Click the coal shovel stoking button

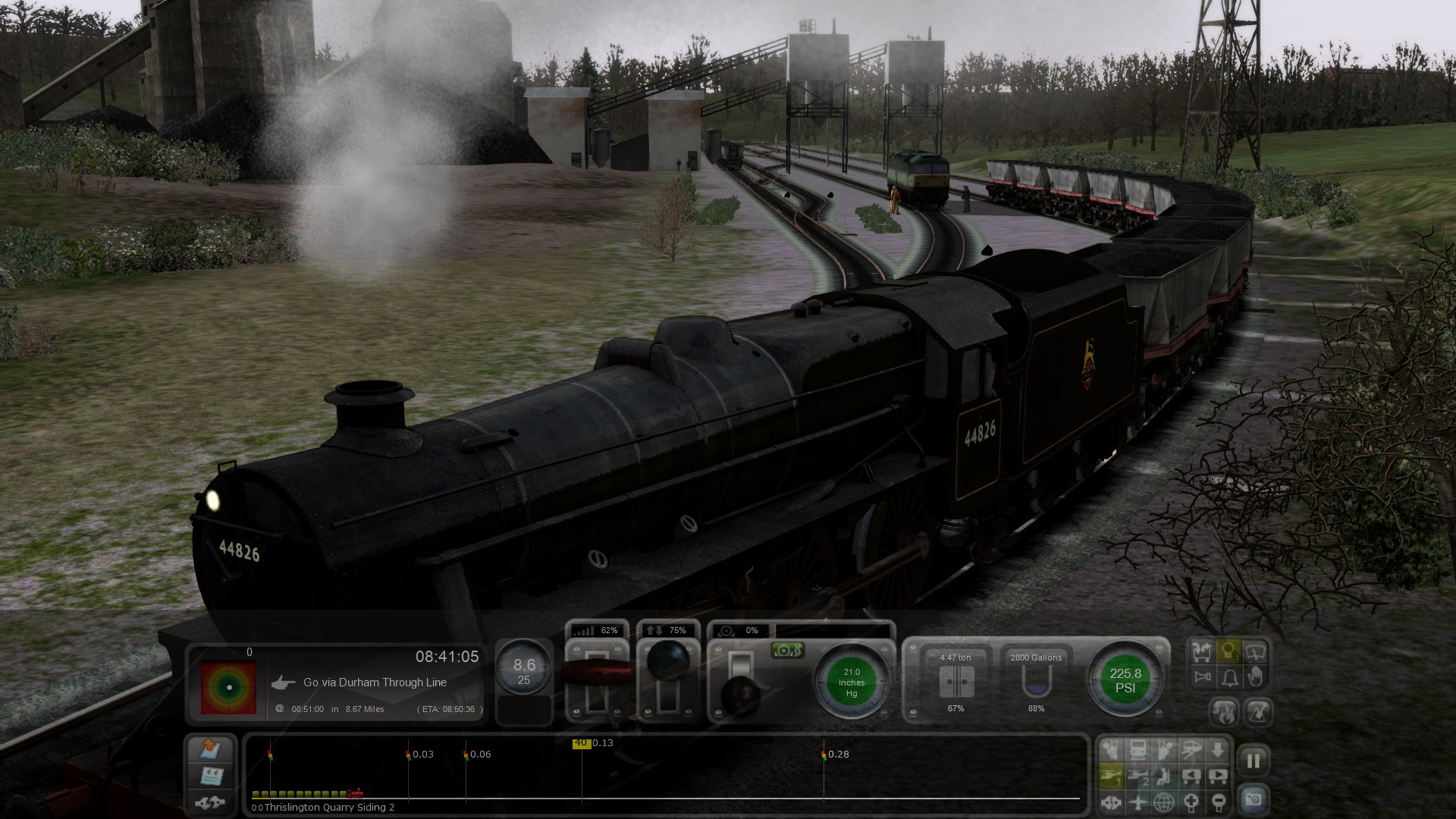pyautogui.click(x=1258, y=712)
